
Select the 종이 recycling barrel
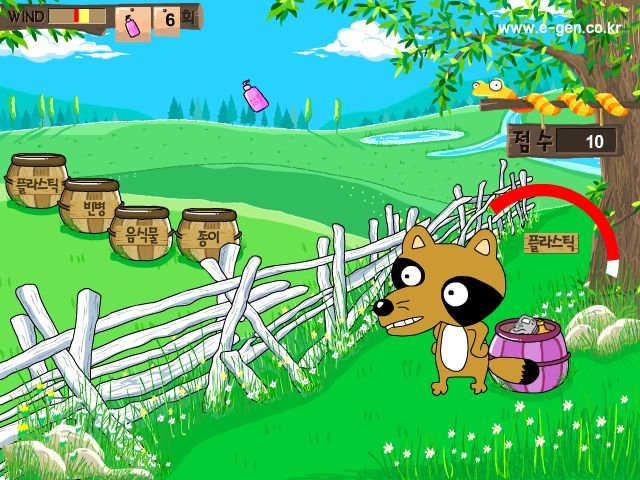click(x=206, y=236)
